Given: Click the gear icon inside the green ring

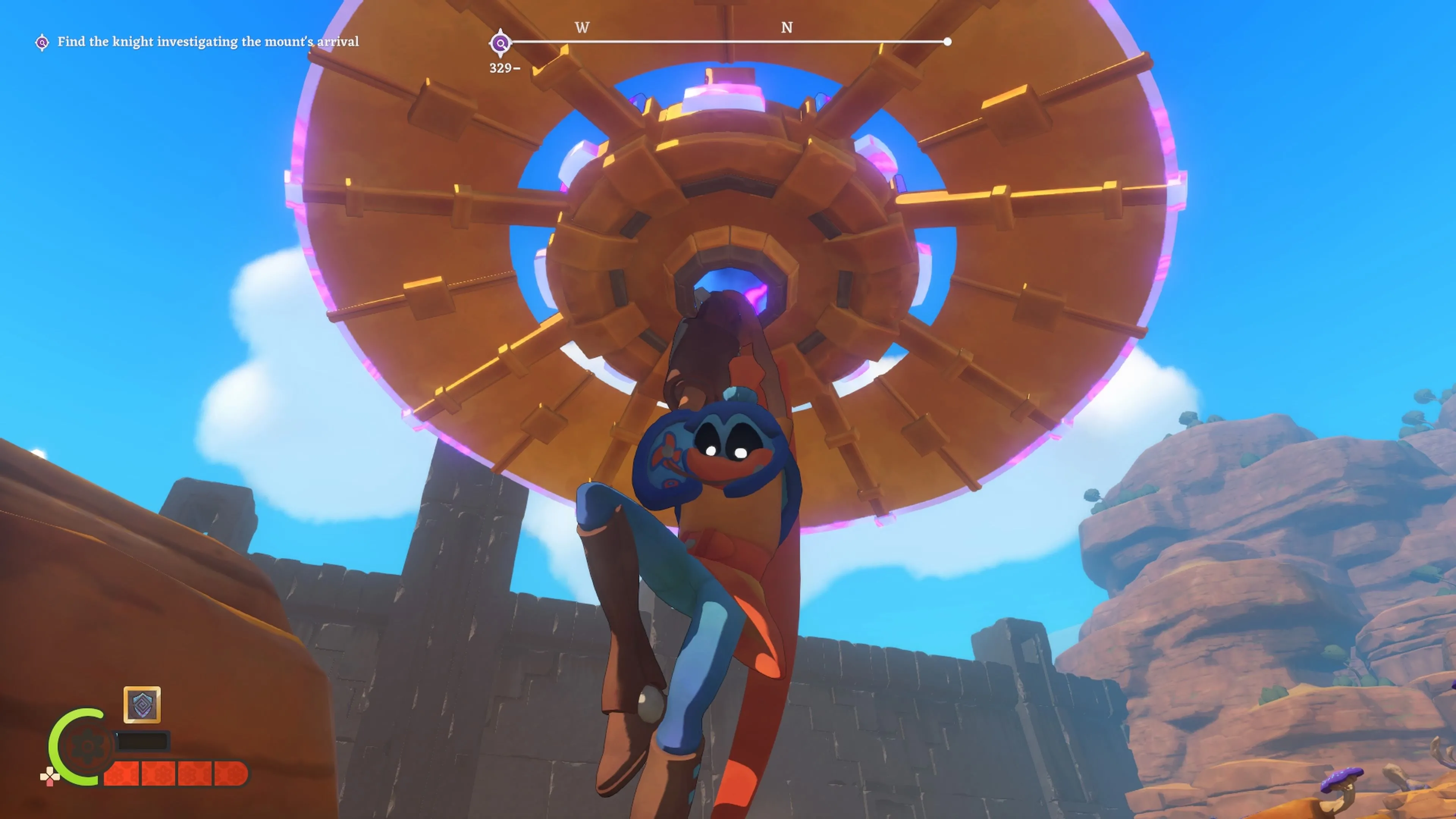Looking at the screenshot, I should 87,747.
